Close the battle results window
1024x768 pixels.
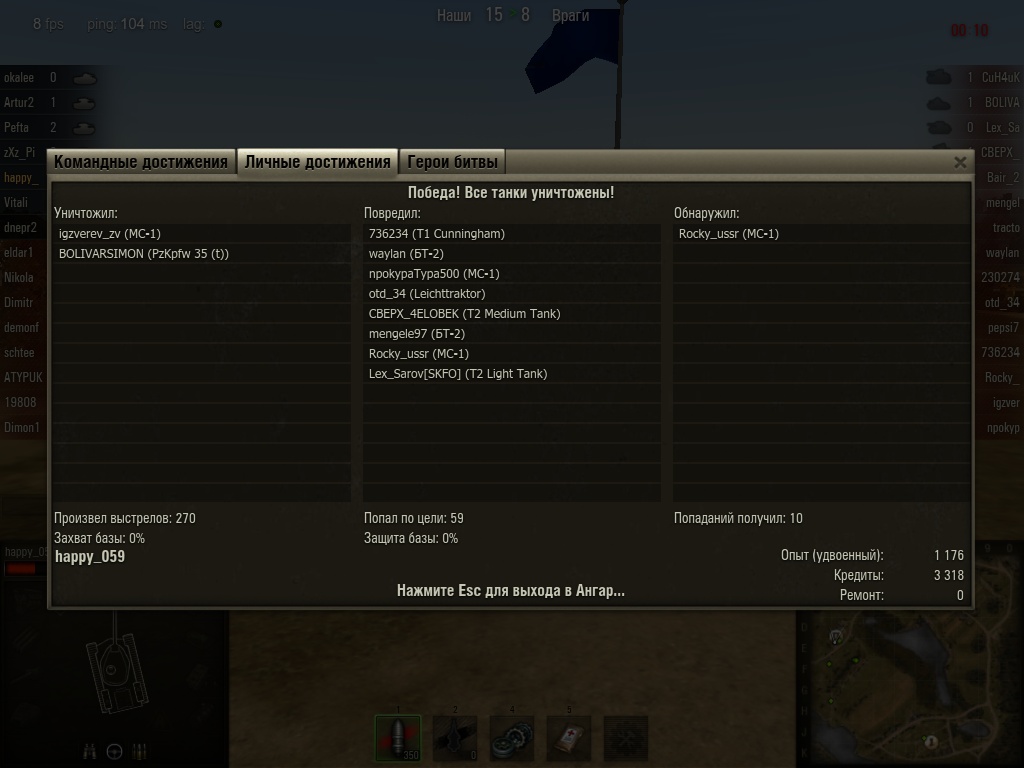click(960, 162)
